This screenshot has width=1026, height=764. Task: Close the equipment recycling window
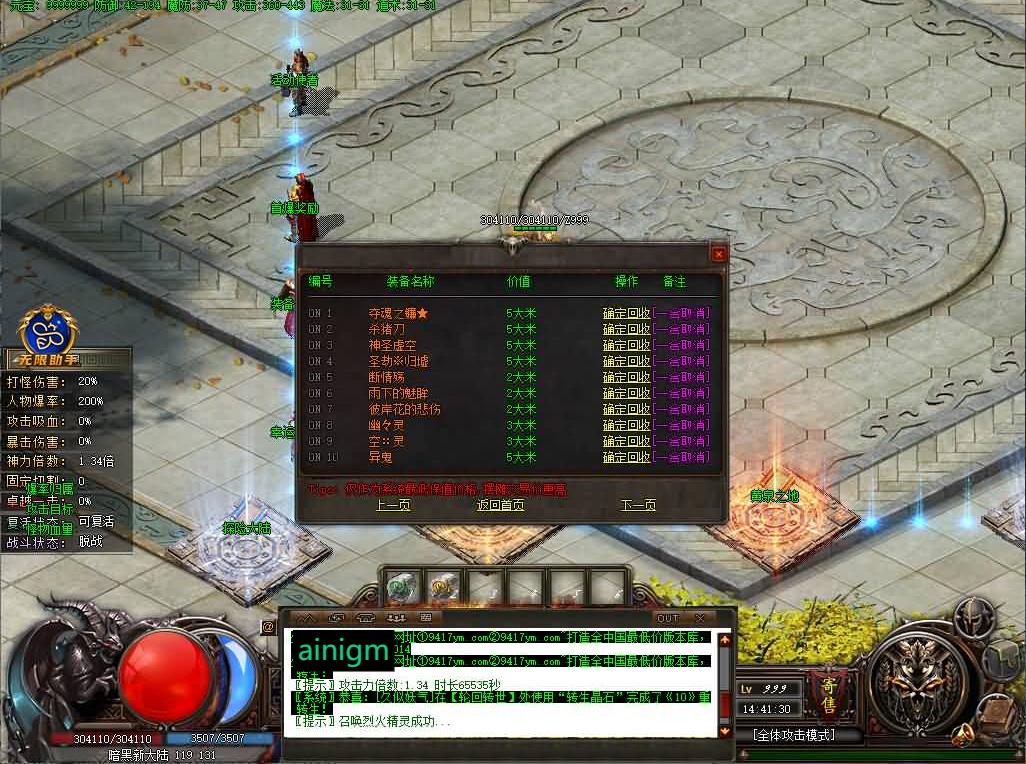[x=717, y=254]
